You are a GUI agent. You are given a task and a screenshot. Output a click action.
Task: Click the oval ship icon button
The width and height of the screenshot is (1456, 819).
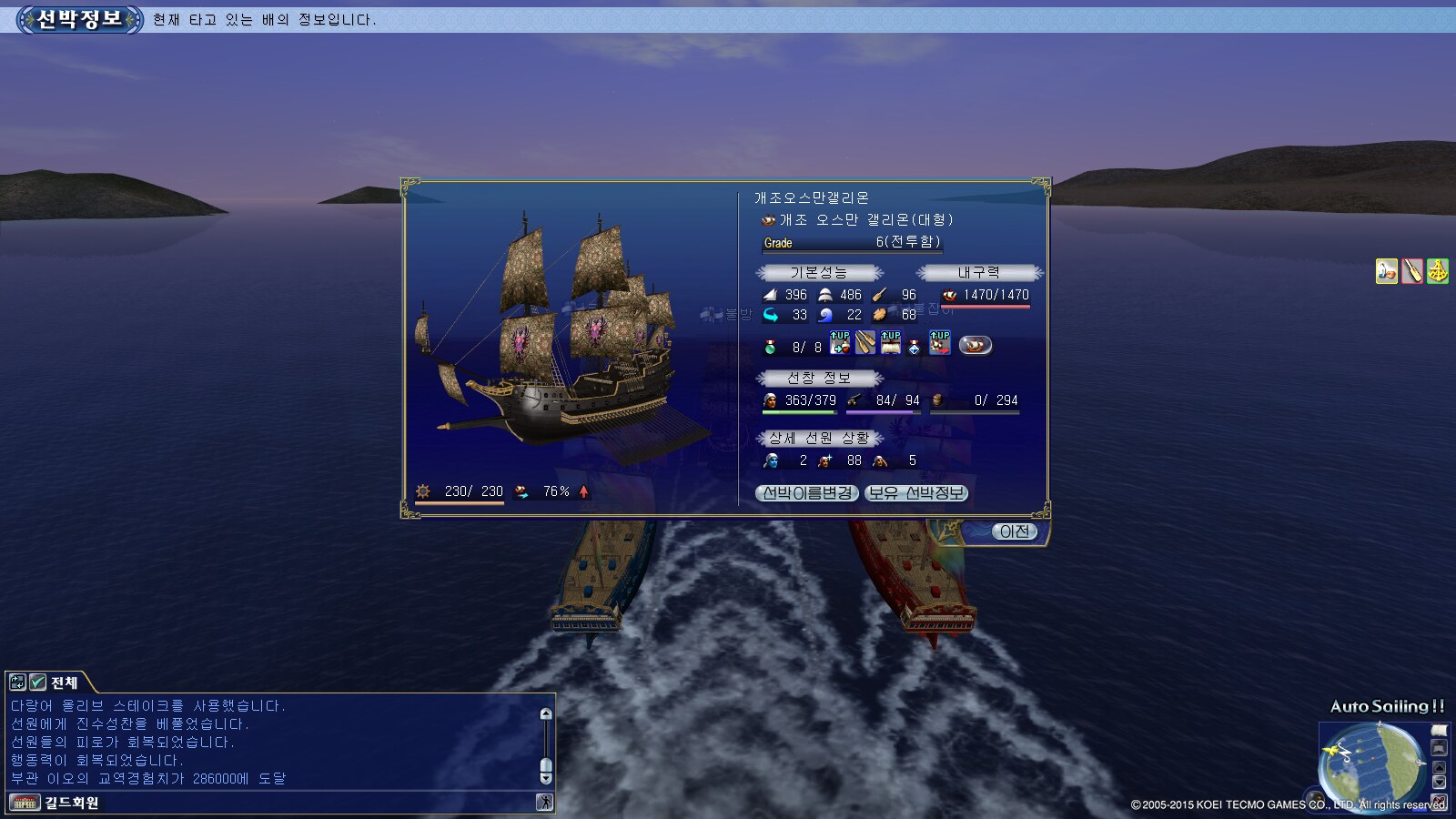click(x=975, y=345)
